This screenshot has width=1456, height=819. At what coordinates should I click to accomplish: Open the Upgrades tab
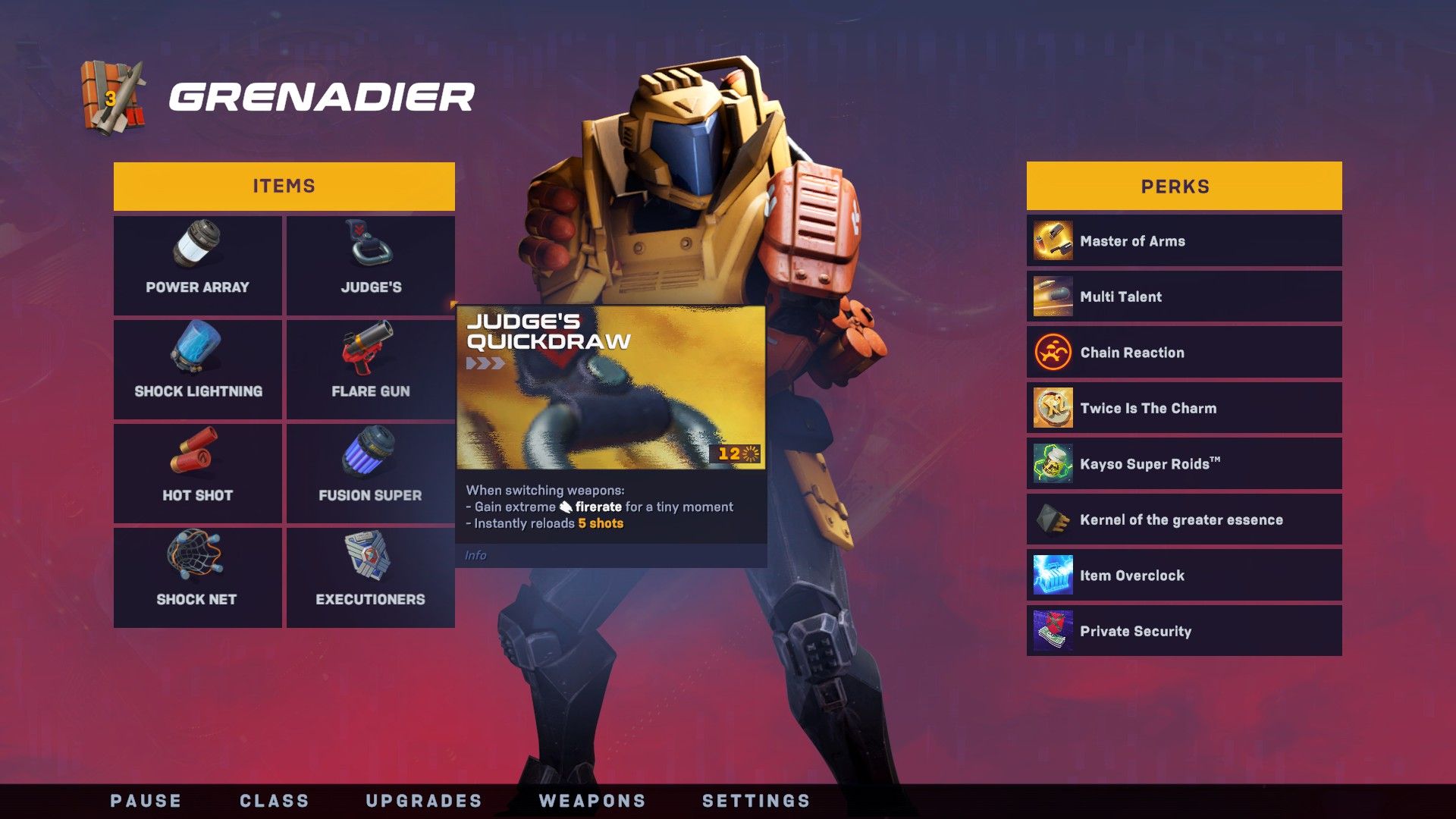424,801
